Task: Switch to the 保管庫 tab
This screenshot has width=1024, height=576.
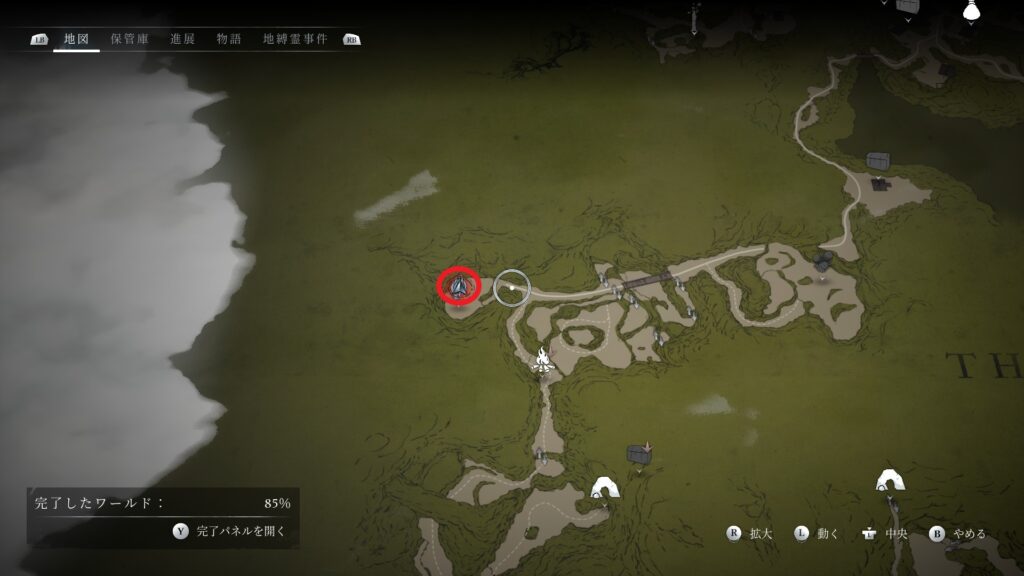Action: pyautogui.click(x=130, y=39)
